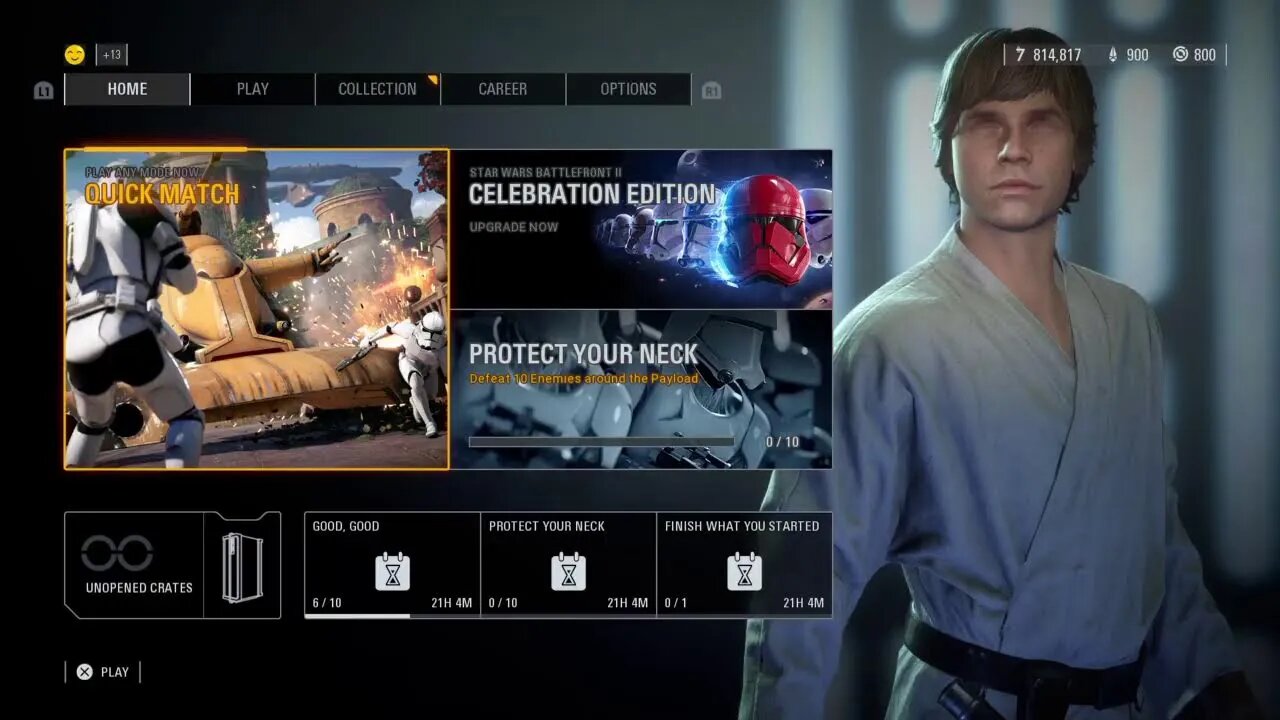Go to the Collection tab
This screenshot has height=720, width=1280.
[x=377, y=89]
